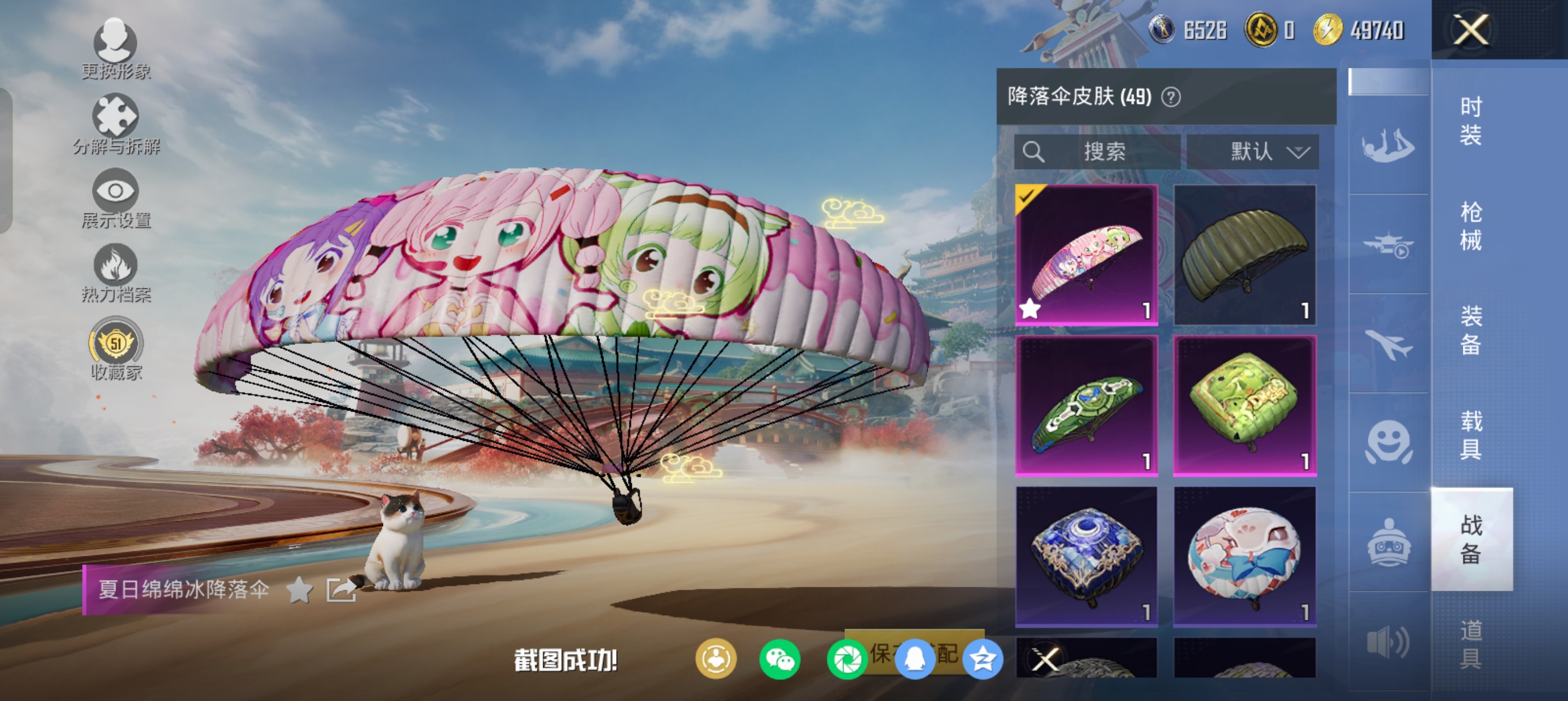Open the 默认 sort dropdown

(x=1253, y=152)
